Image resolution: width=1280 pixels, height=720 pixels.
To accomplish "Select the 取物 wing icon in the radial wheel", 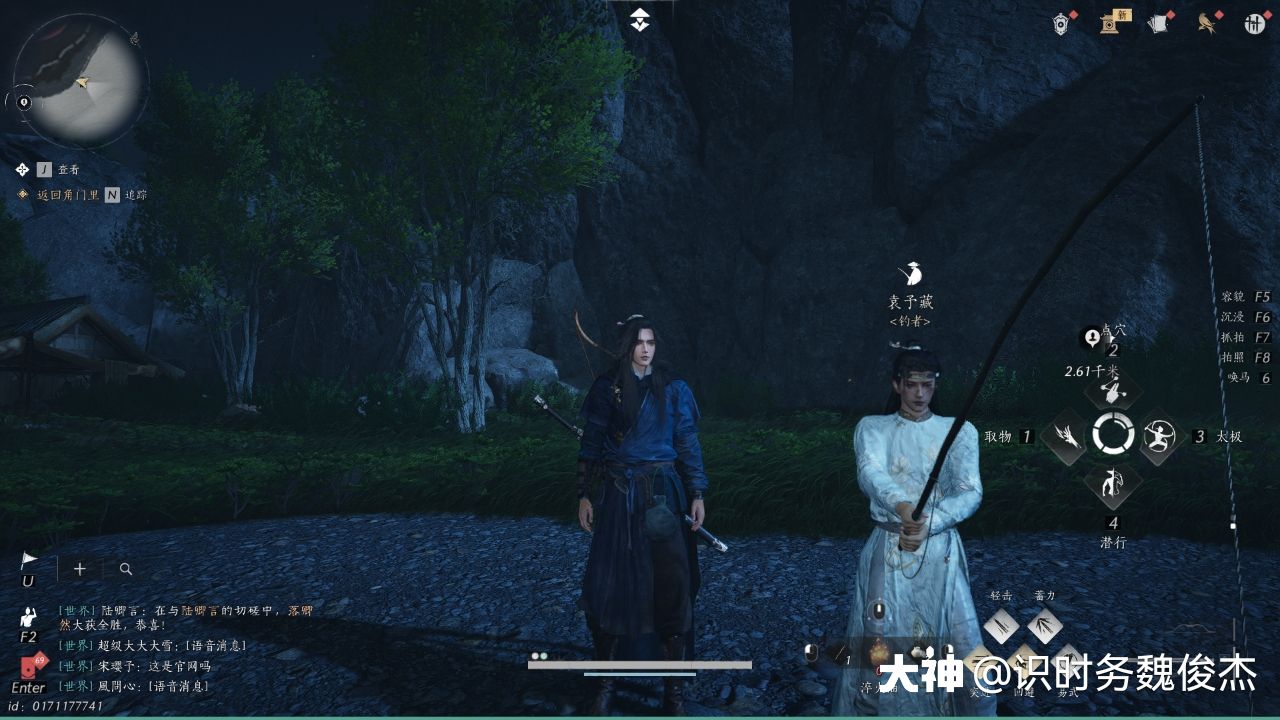I will pyautogui.click(x=1063, y=434).
